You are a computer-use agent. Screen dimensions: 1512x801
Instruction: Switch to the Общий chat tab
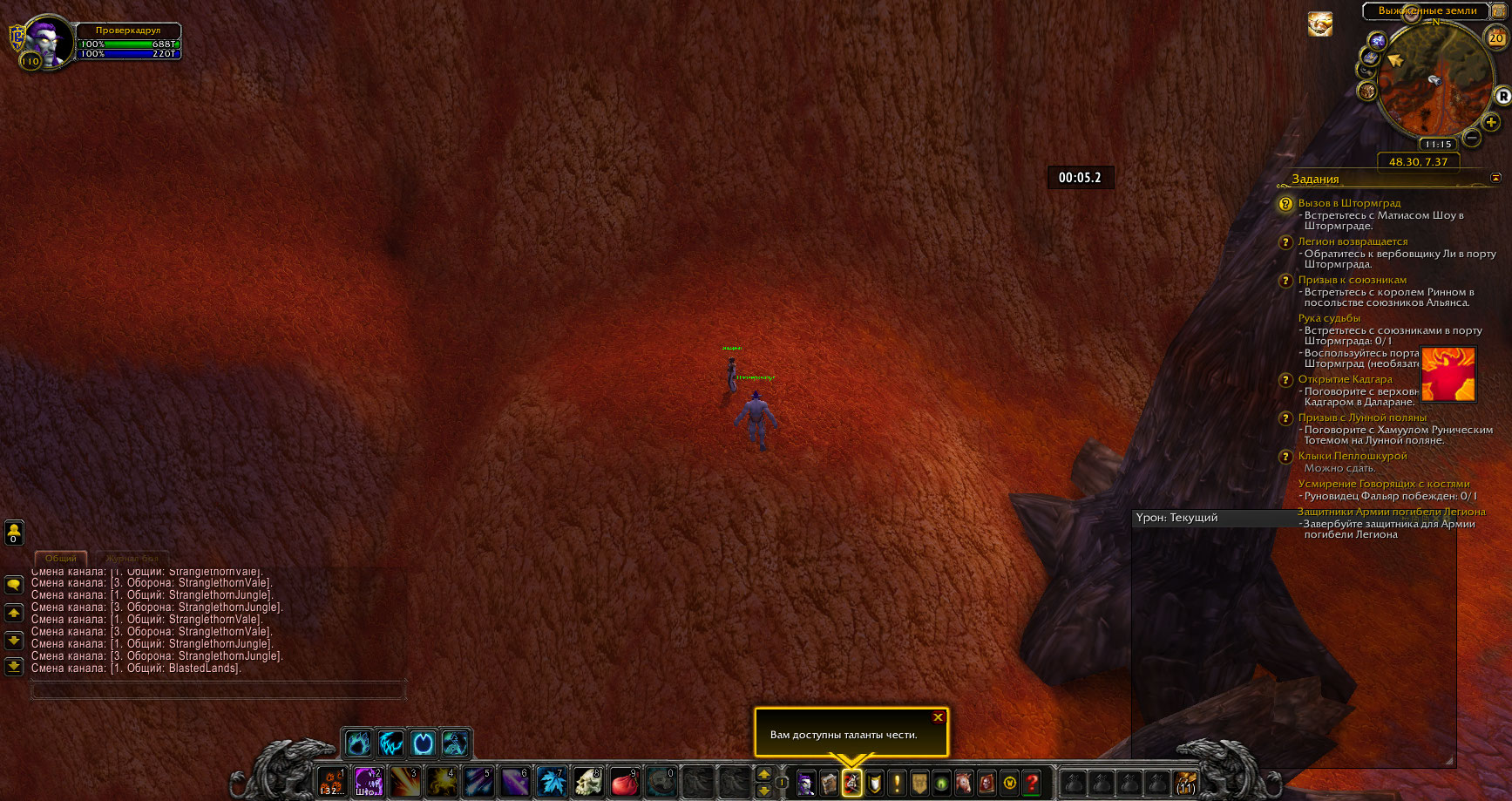pyautogui.click(x=60, y=558)
